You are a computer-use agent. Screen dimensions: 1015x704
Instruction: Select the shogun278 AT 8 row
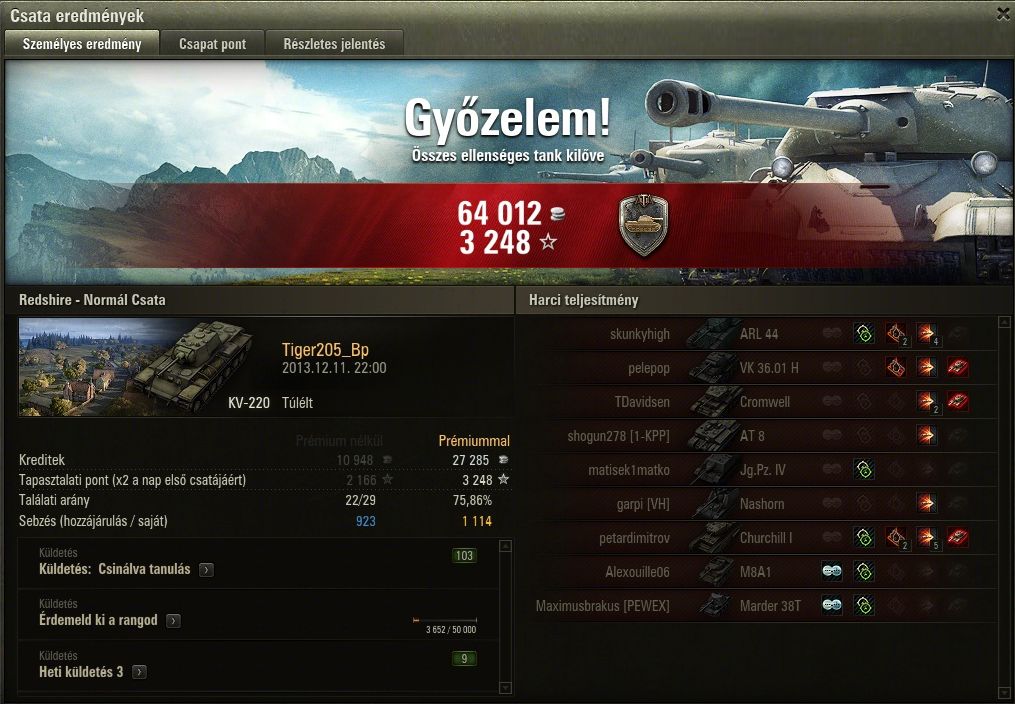(760, 436)
